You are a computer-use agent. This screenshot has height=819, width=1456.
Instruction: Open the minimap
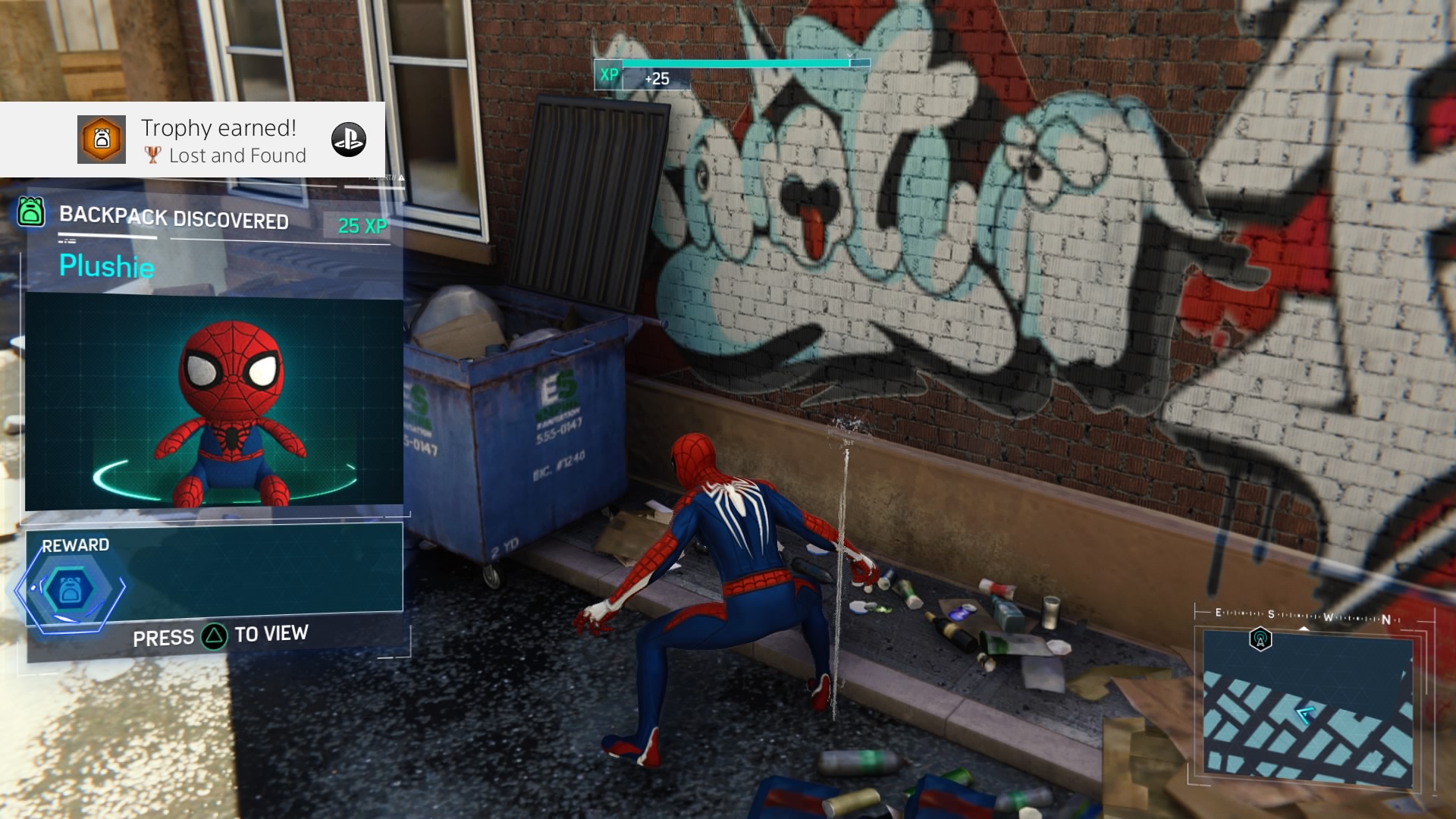click(x=1307, y=709)
